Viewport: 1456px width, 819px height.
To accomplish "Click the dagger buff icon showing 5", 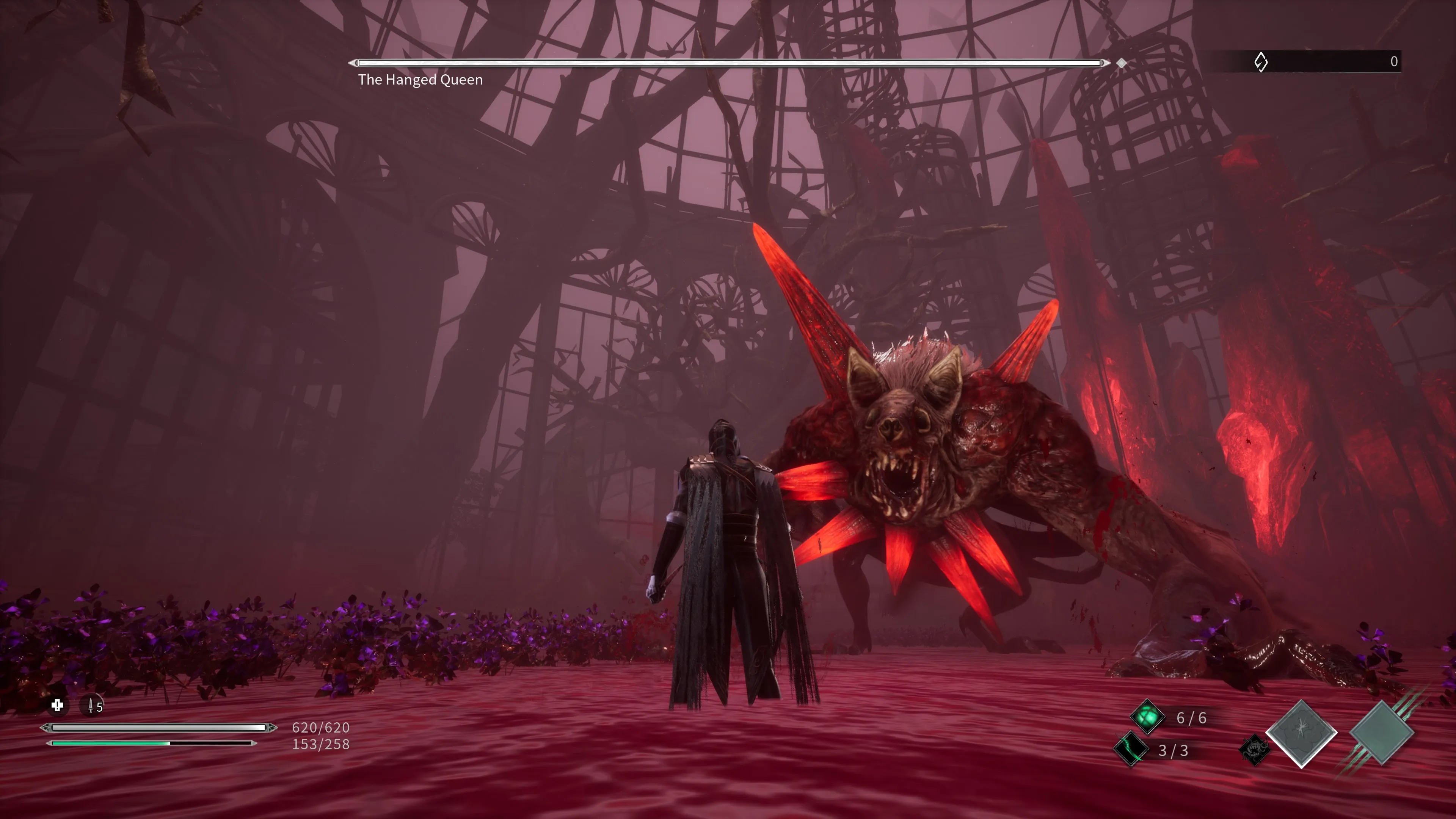I will (92, 706).
